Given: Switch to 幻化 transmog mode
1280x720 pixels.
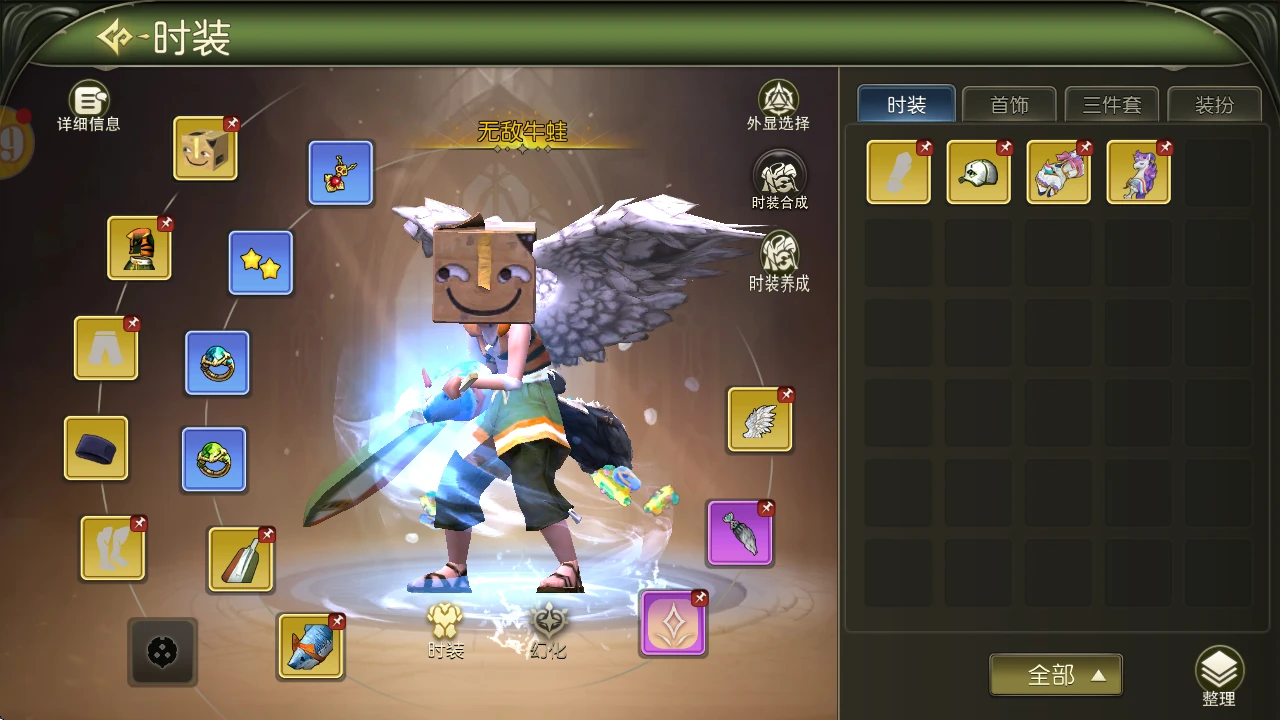Looking at the screenshot, I should 548,630.
